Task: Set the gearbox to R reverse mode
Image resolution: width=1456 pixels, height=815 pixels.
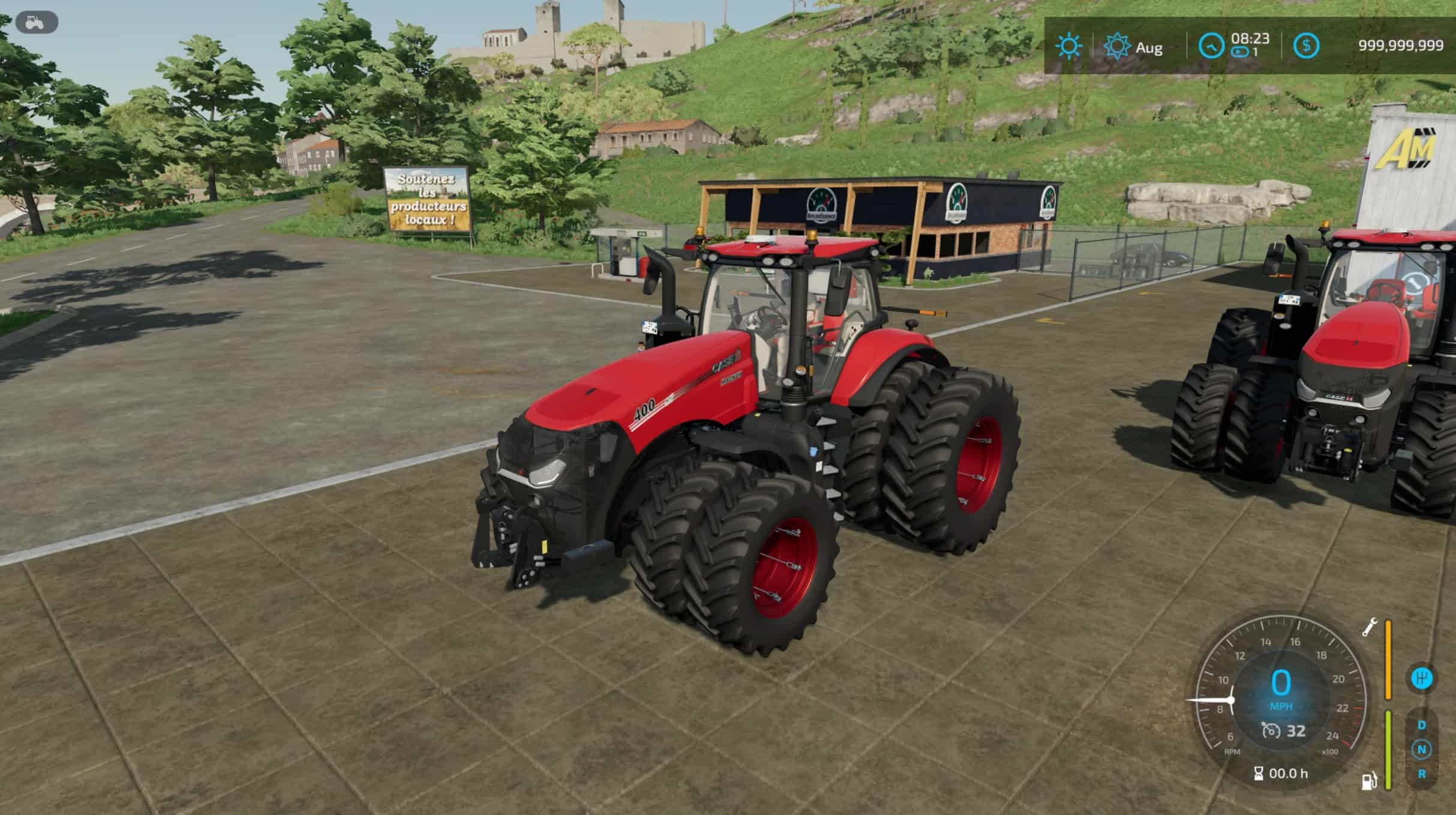Action: (x=1422, y=774)
